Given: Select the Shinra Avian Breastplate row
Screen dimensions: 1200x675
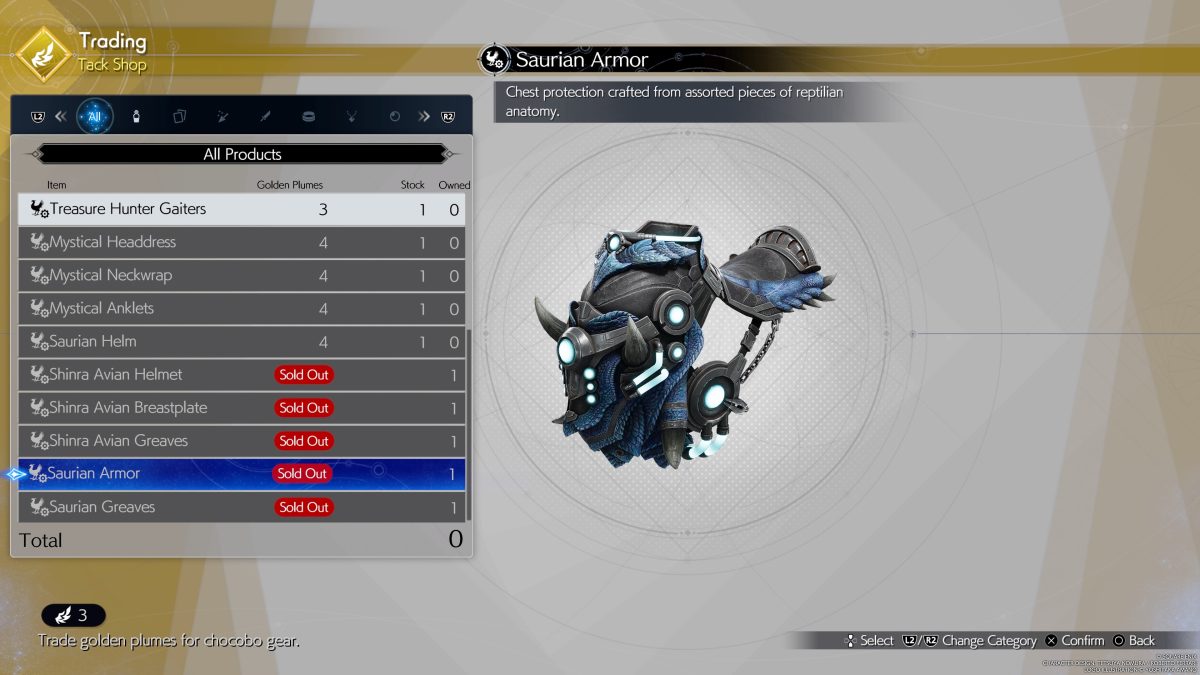Looking at the screenshot, I should coord(241,408).
